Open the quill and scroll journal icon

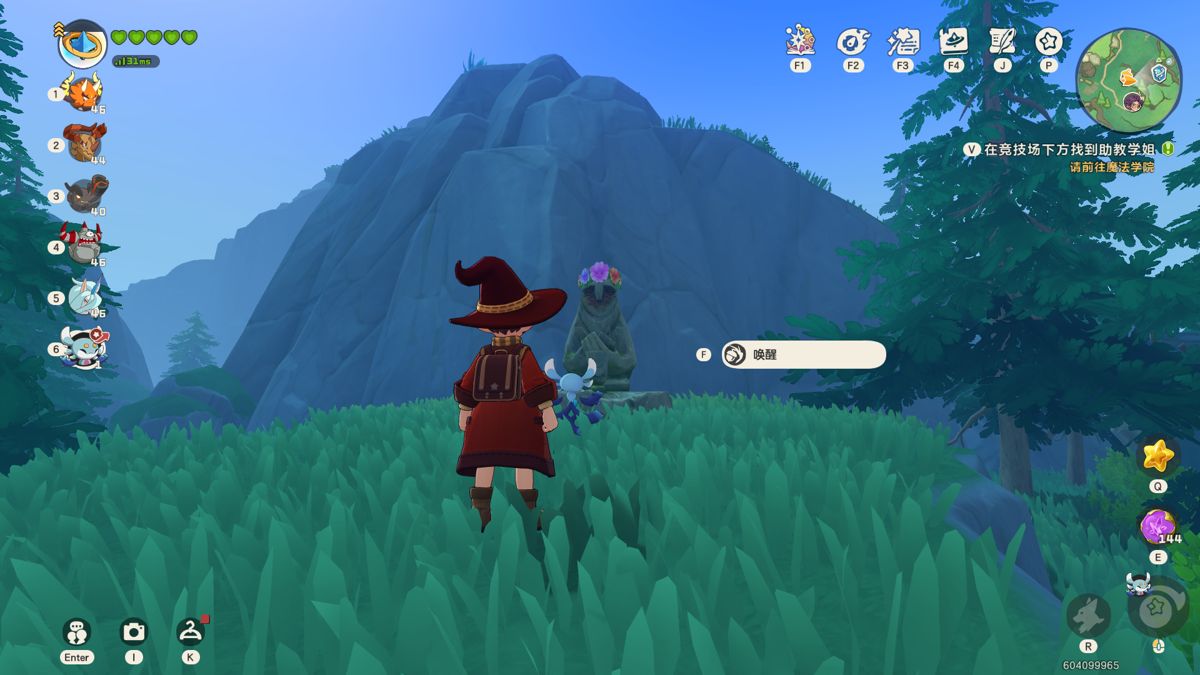(1001, 41)
